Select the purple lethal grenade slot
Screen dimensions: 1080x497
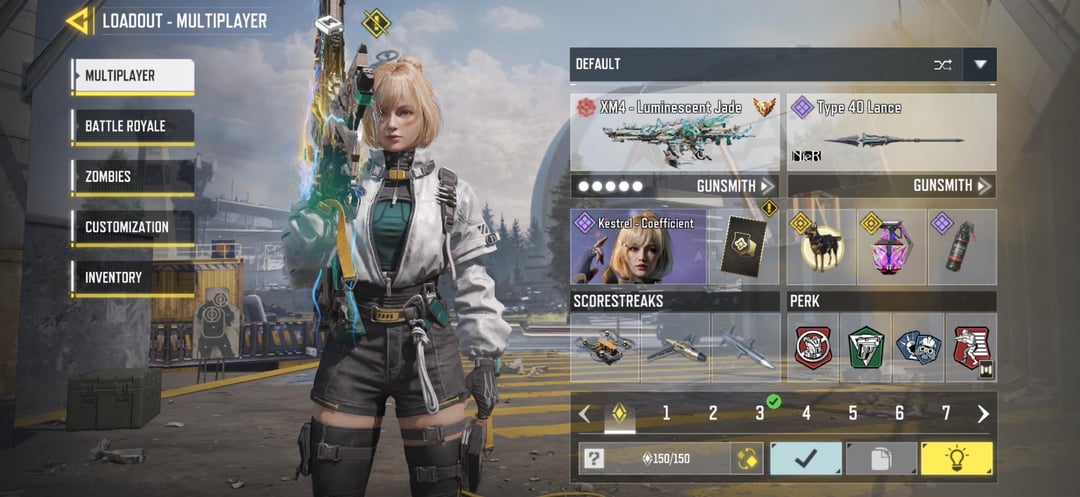[891, 247]
